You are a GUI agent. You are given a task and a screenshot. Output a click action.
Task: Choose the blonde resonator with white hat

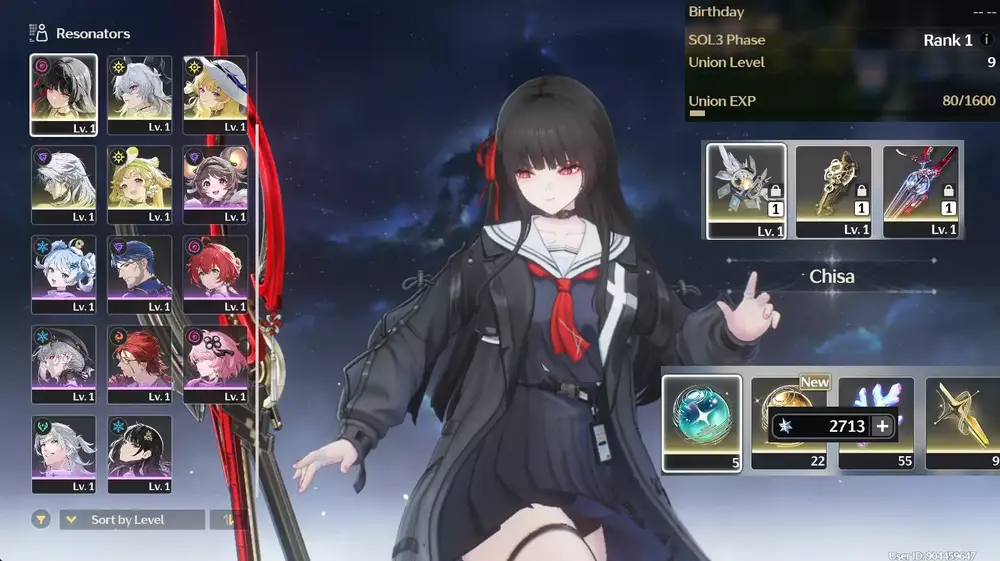[x=216, y=94]
